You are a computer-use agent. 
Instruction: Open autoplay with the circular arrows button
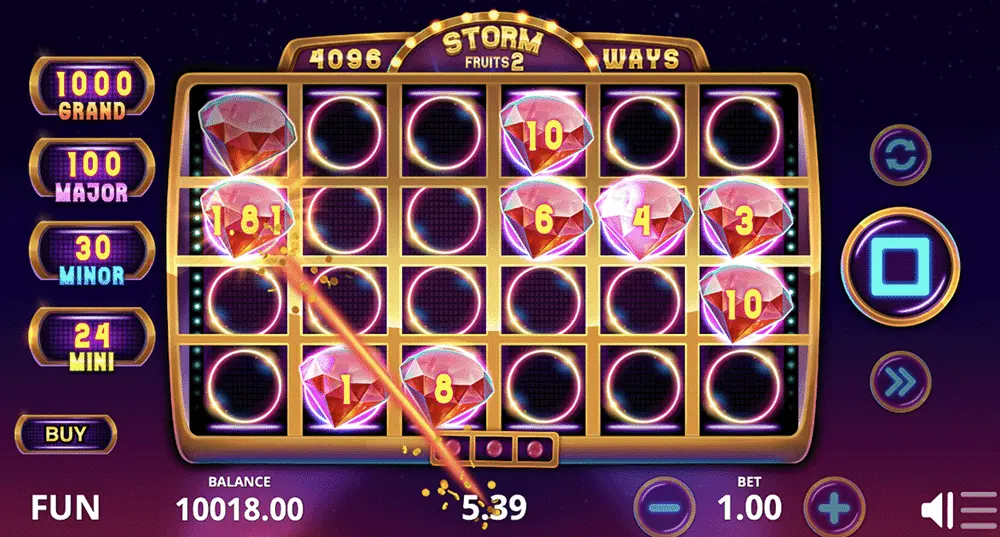tap(900, 155)
